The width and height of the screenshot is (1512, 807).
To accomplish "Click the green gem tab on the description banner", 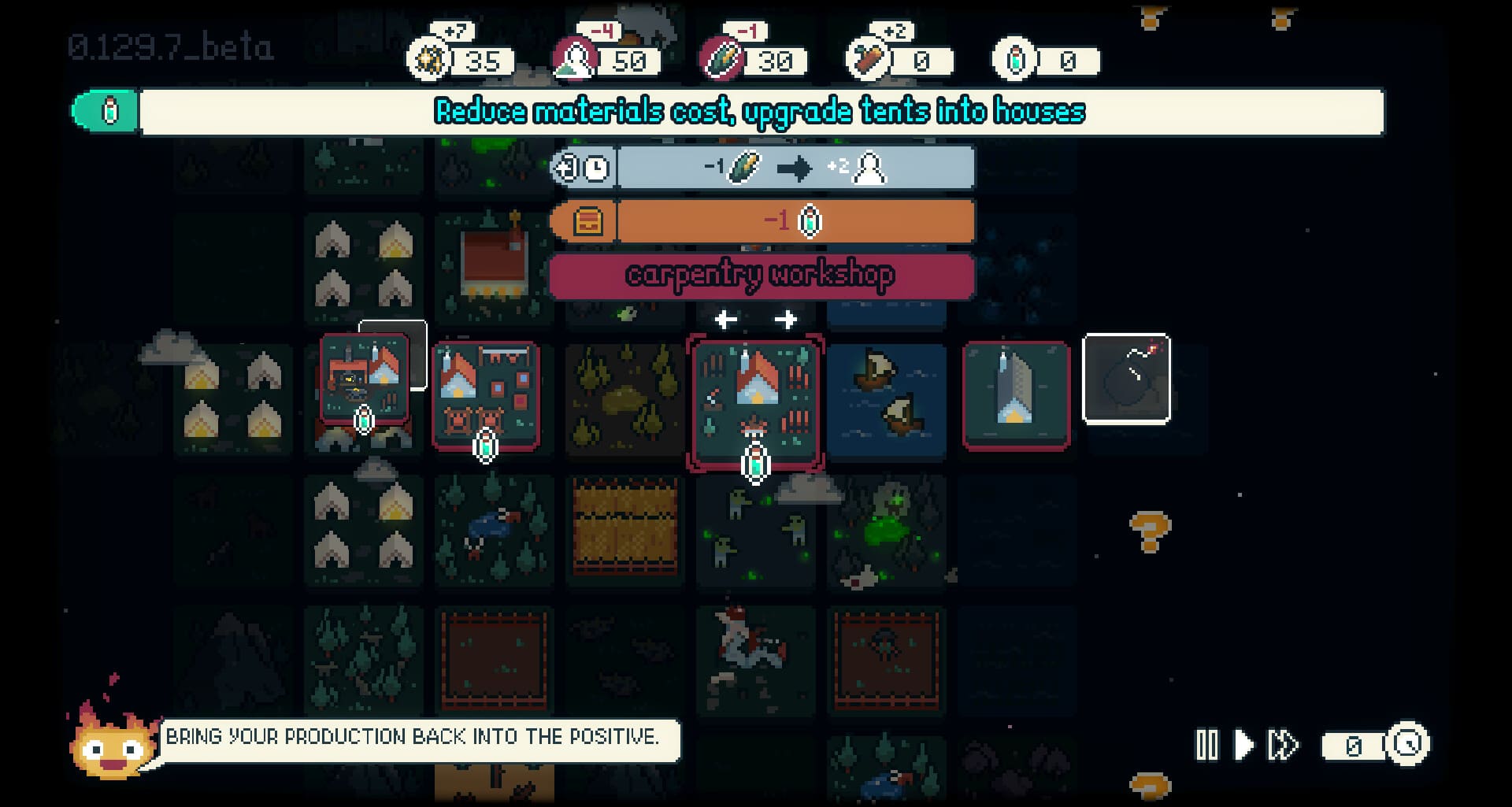I will pos(106,111).
